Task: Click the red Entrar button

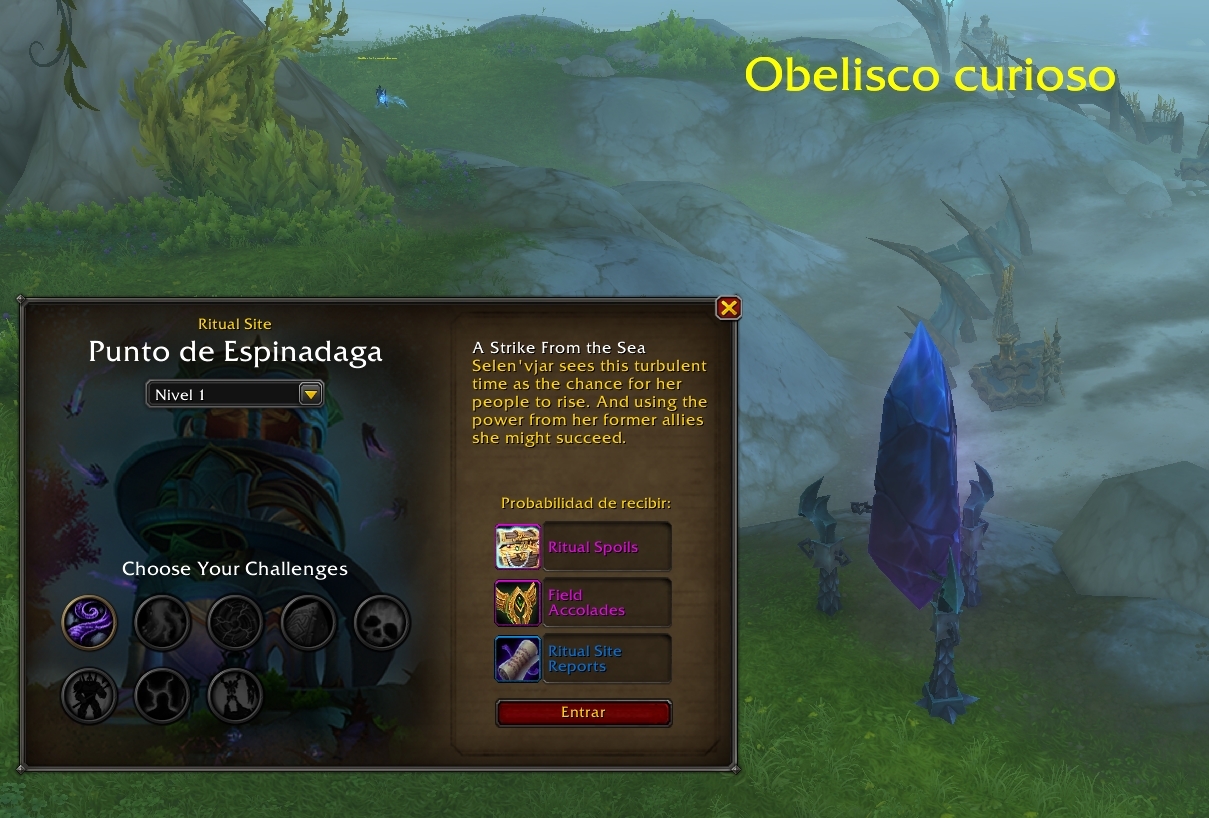Action: (x=583, y=713)
